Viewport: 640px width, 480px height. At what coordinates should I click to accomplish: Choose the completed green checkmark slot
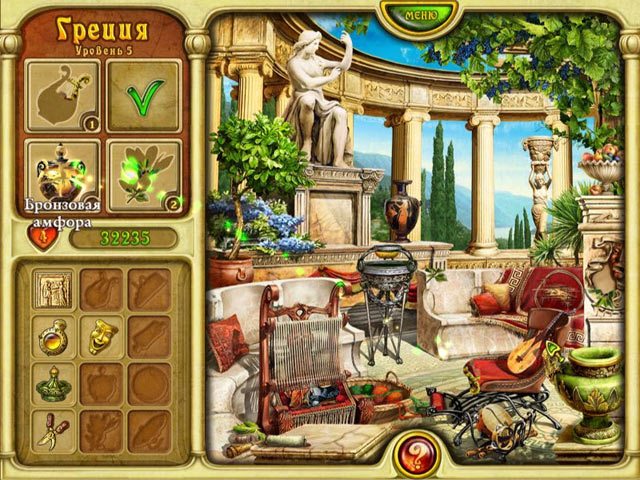(x=144, y=96)
